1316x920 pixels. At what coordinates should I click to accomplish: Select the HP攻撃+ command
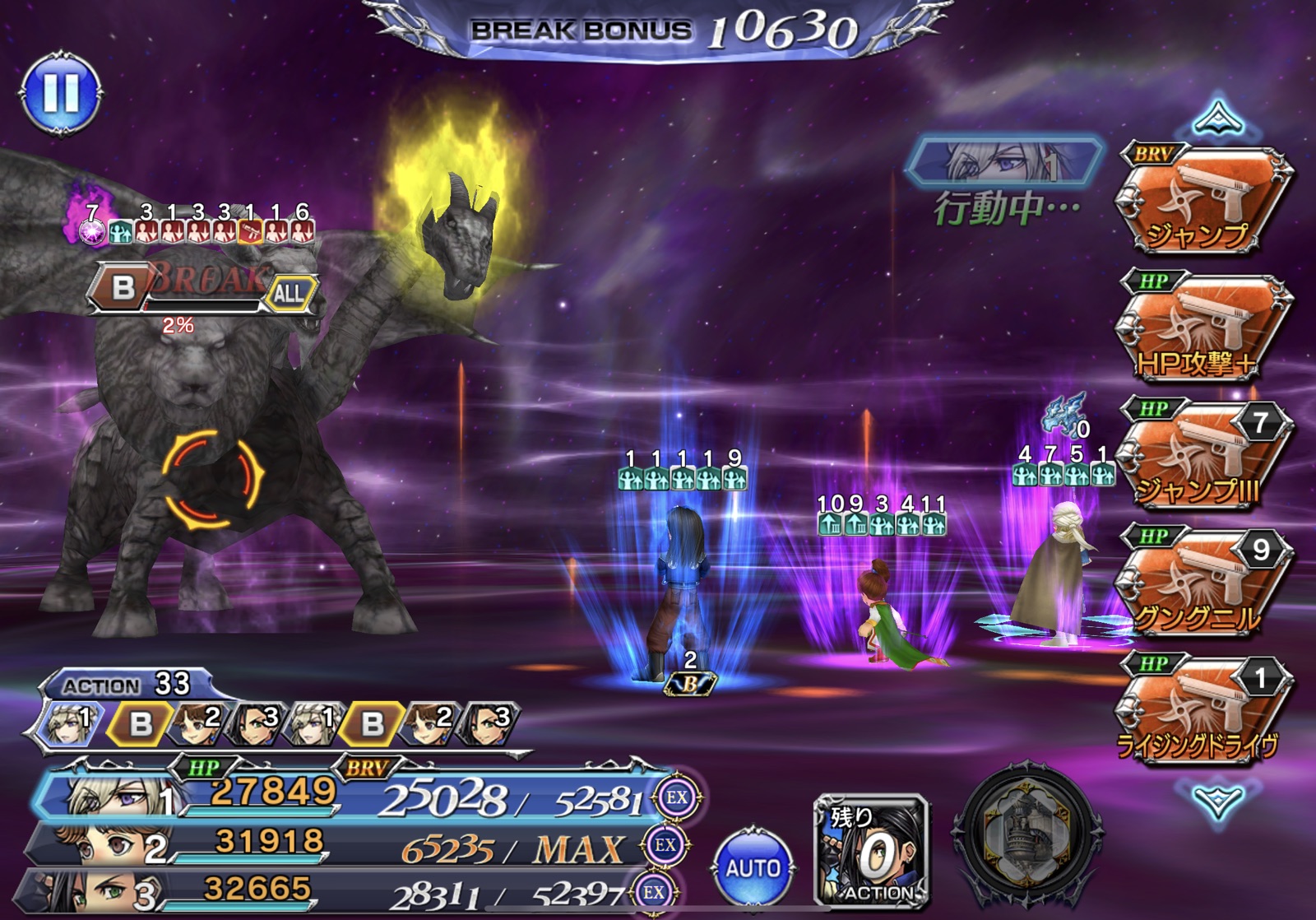coord(1203,329)
